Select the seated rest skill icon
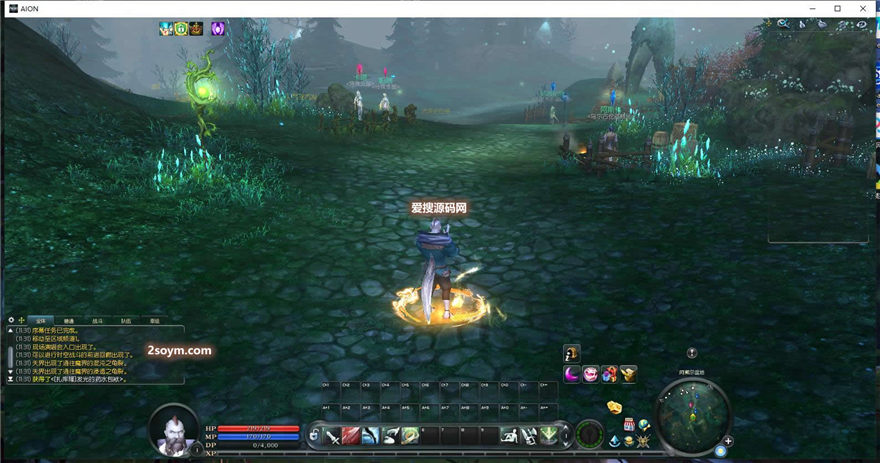 509,435
